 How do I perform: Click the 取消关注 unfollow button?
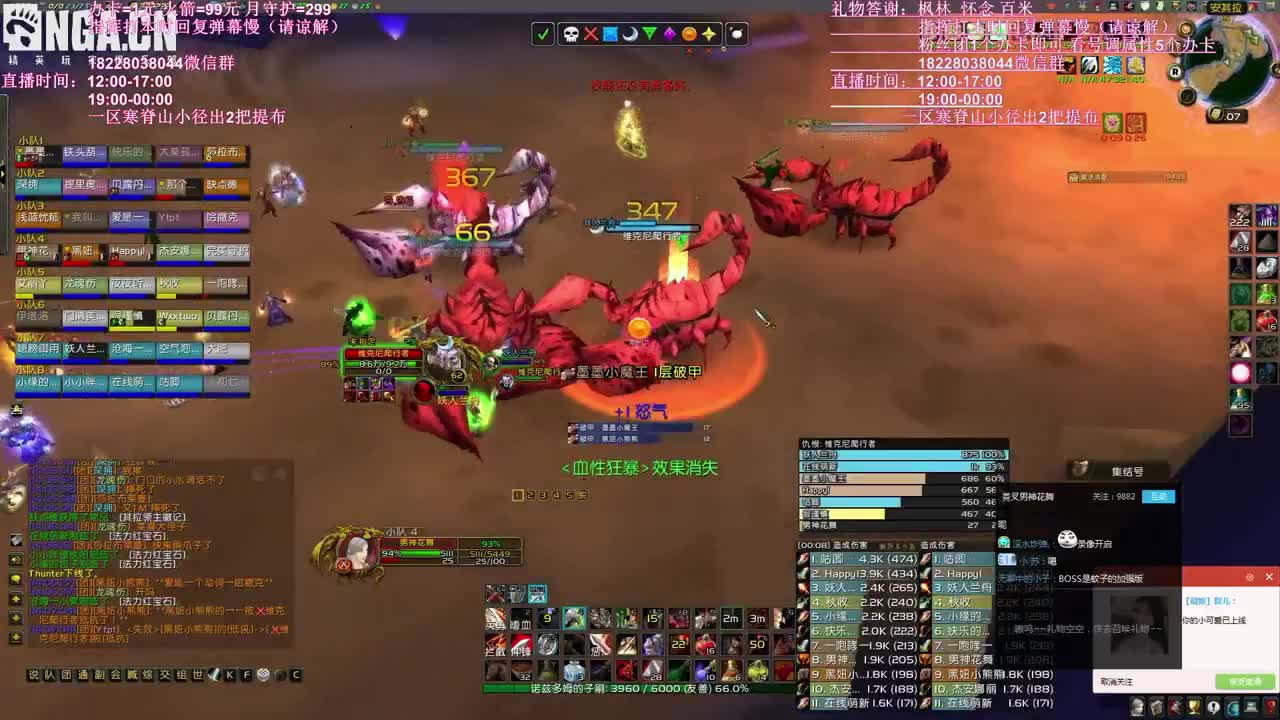[x=1117, y=681]
